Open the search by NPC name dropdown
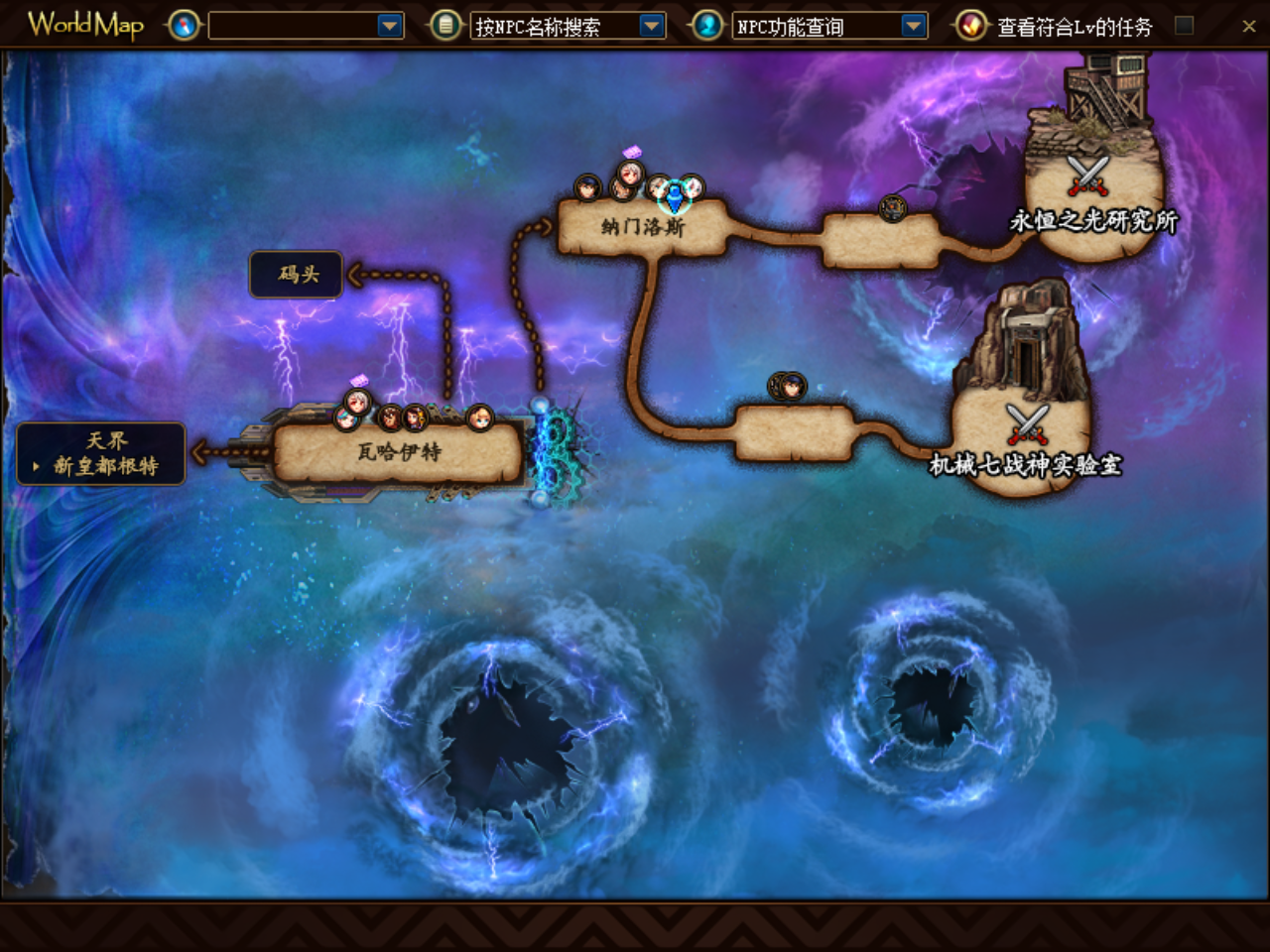Screen dimensions: 1270x952 point(652,26)
